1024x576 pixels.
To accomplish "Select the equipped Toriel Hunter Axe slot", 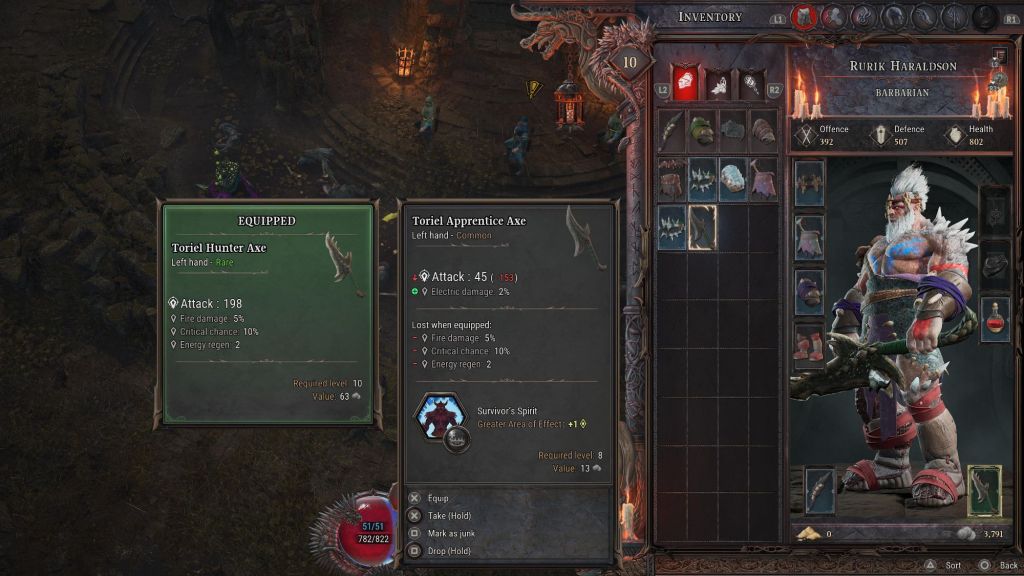I will 984,492.
